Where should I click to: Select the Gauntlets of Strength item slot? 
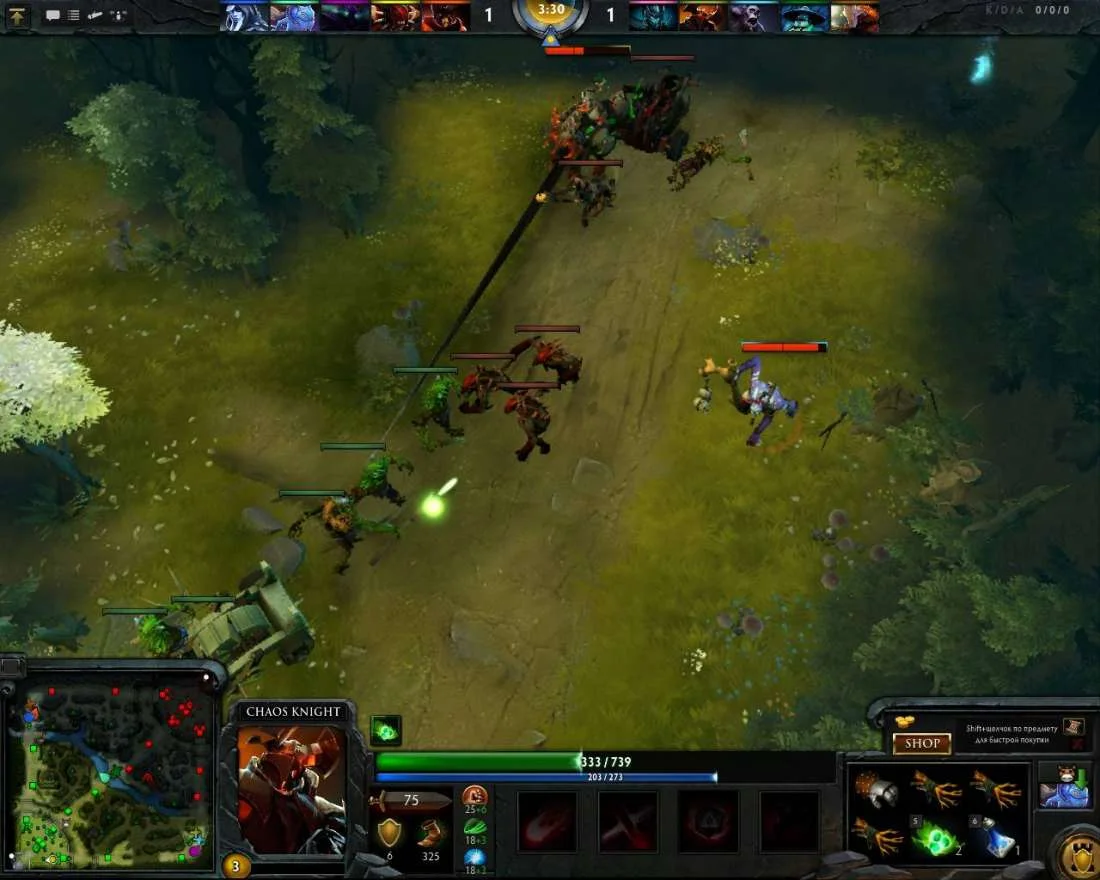coord(878,790)
